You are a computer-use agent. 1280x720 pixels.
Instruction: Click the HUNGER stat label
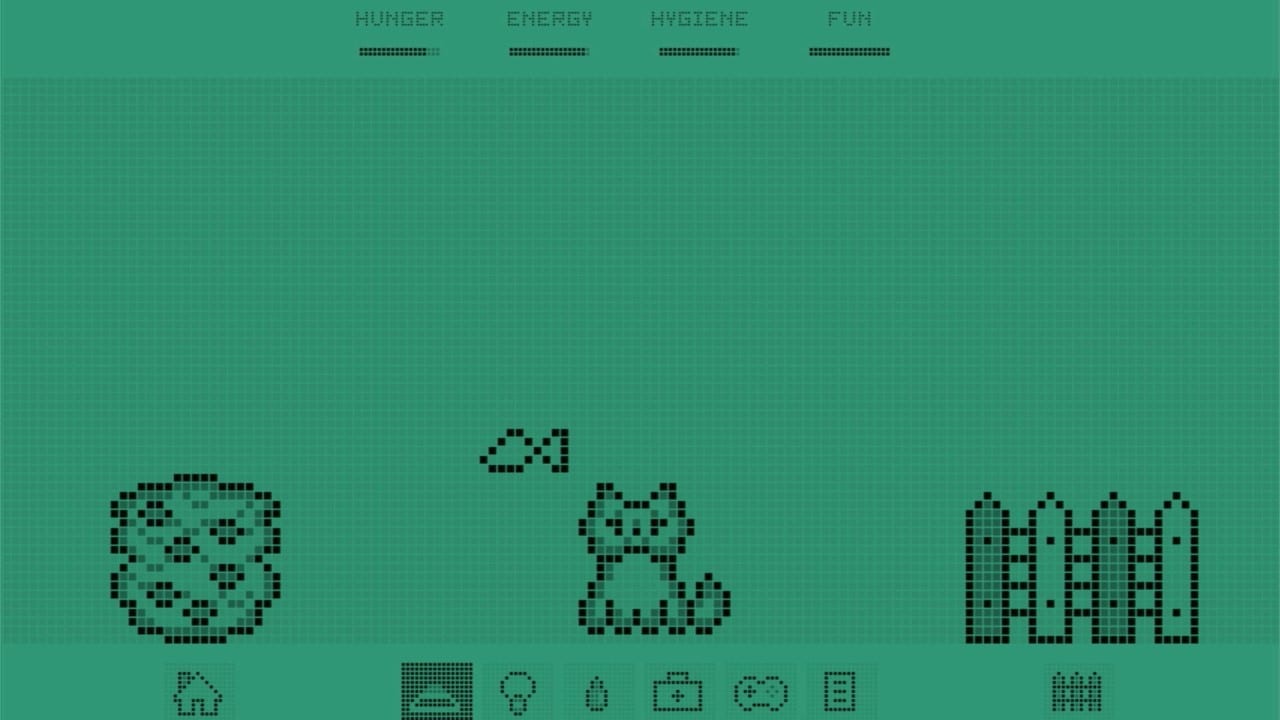[399, 18]
